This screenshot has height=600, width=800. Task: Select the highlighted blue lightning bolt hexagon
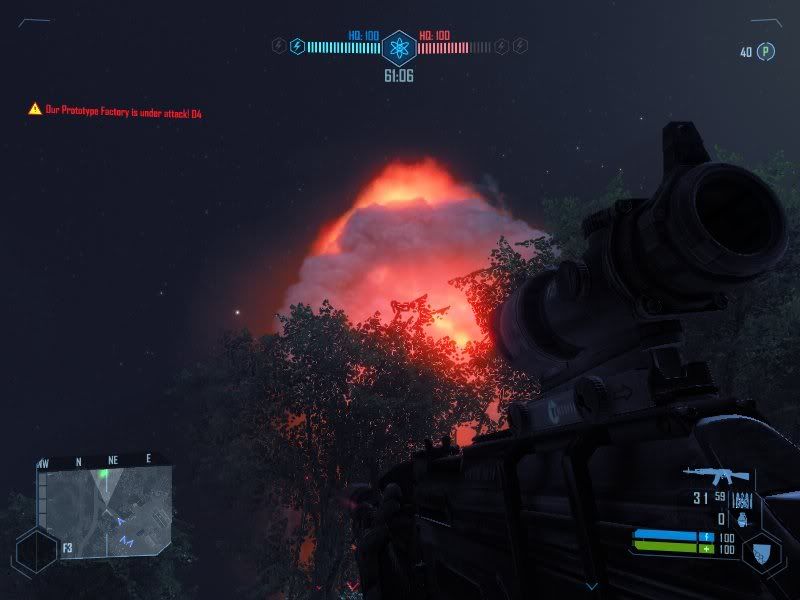[x=296, y=46]
